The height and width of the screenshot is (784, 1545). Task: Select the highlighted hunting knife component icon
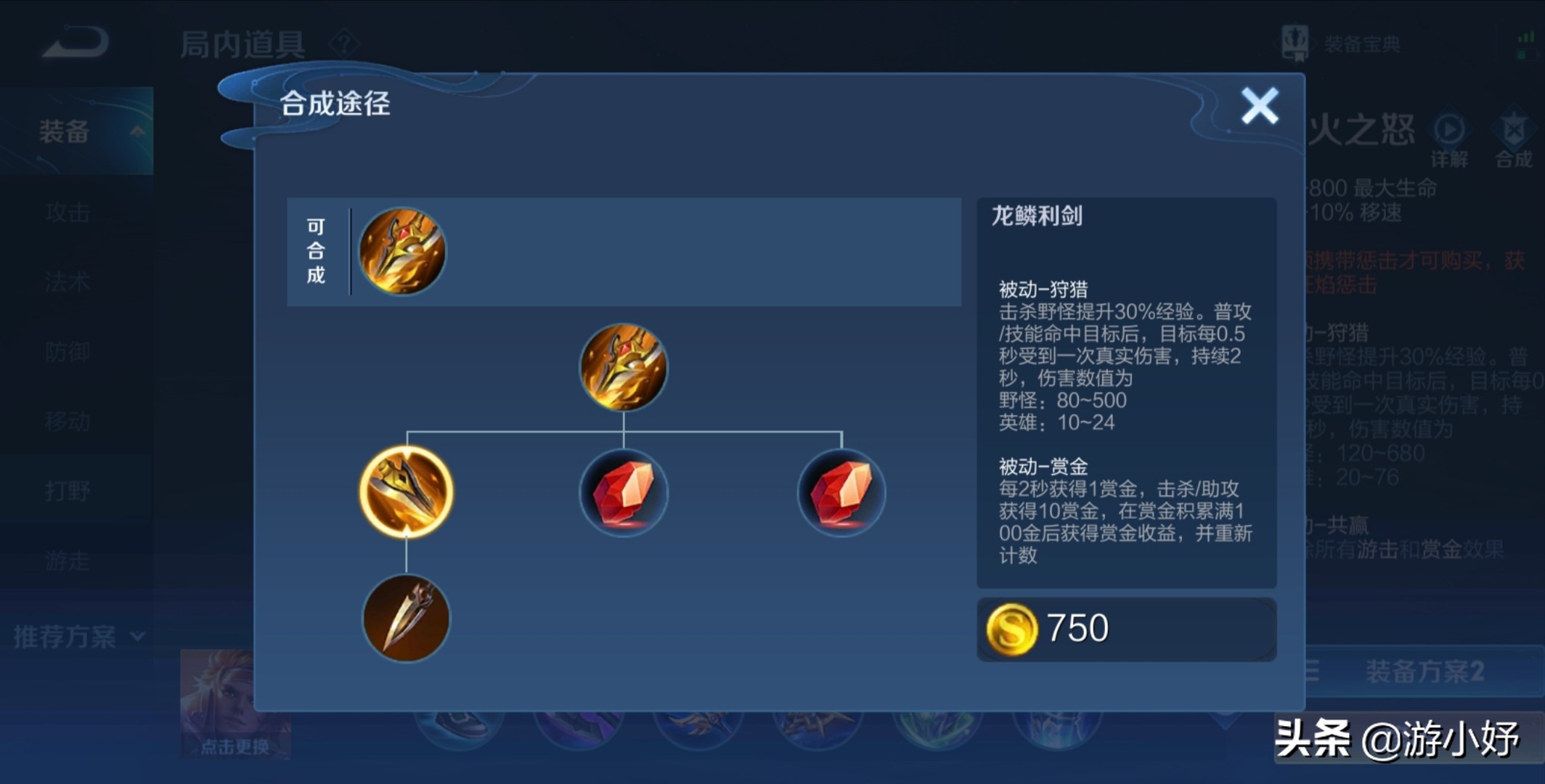(407, 492)
